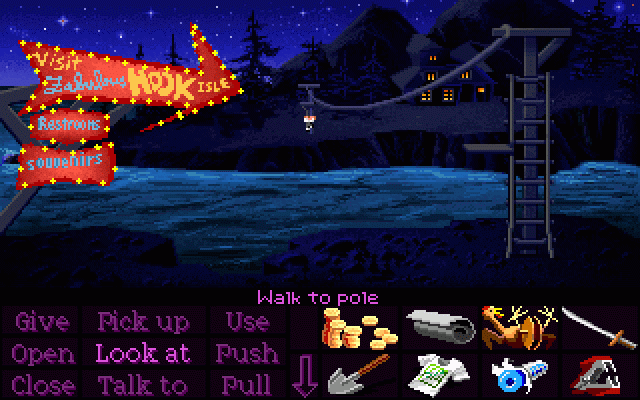
Task: Pick the rolled grey sheet item
Action: coord(436,325)
